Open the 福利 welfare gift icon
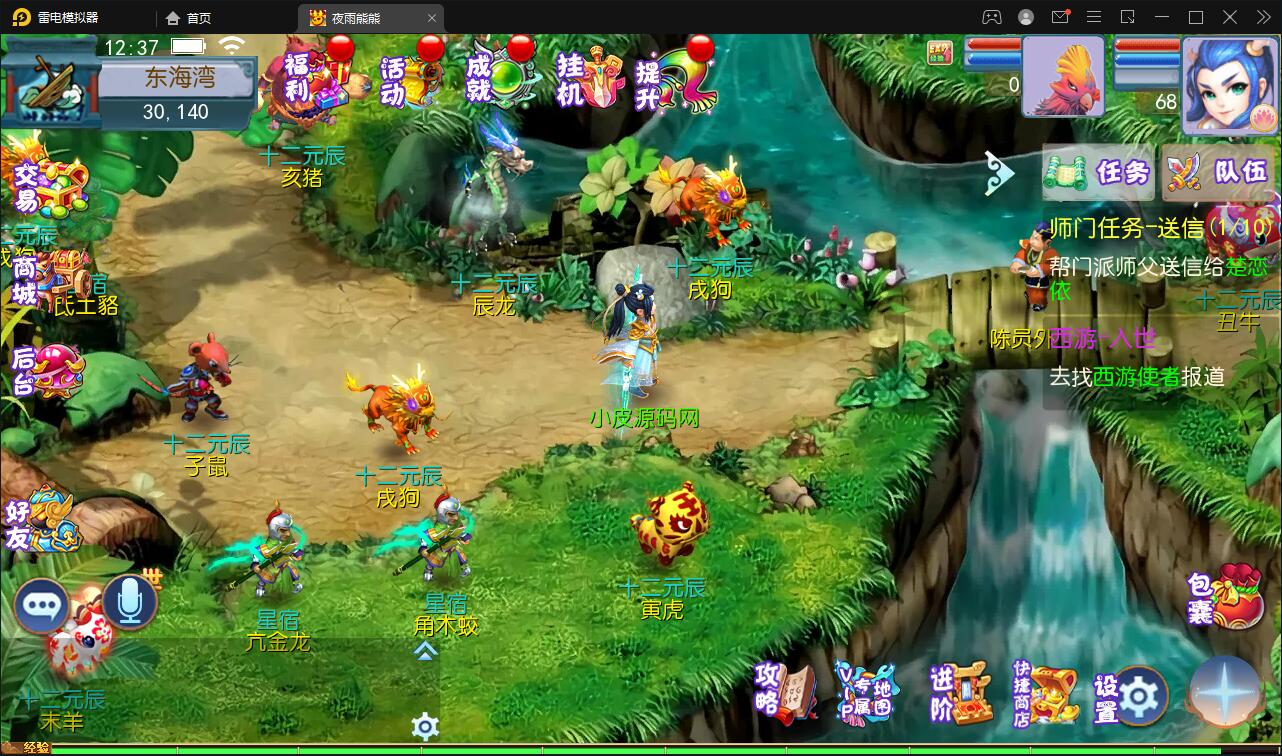Screen dimensions: 1282x756 (315, 77)
